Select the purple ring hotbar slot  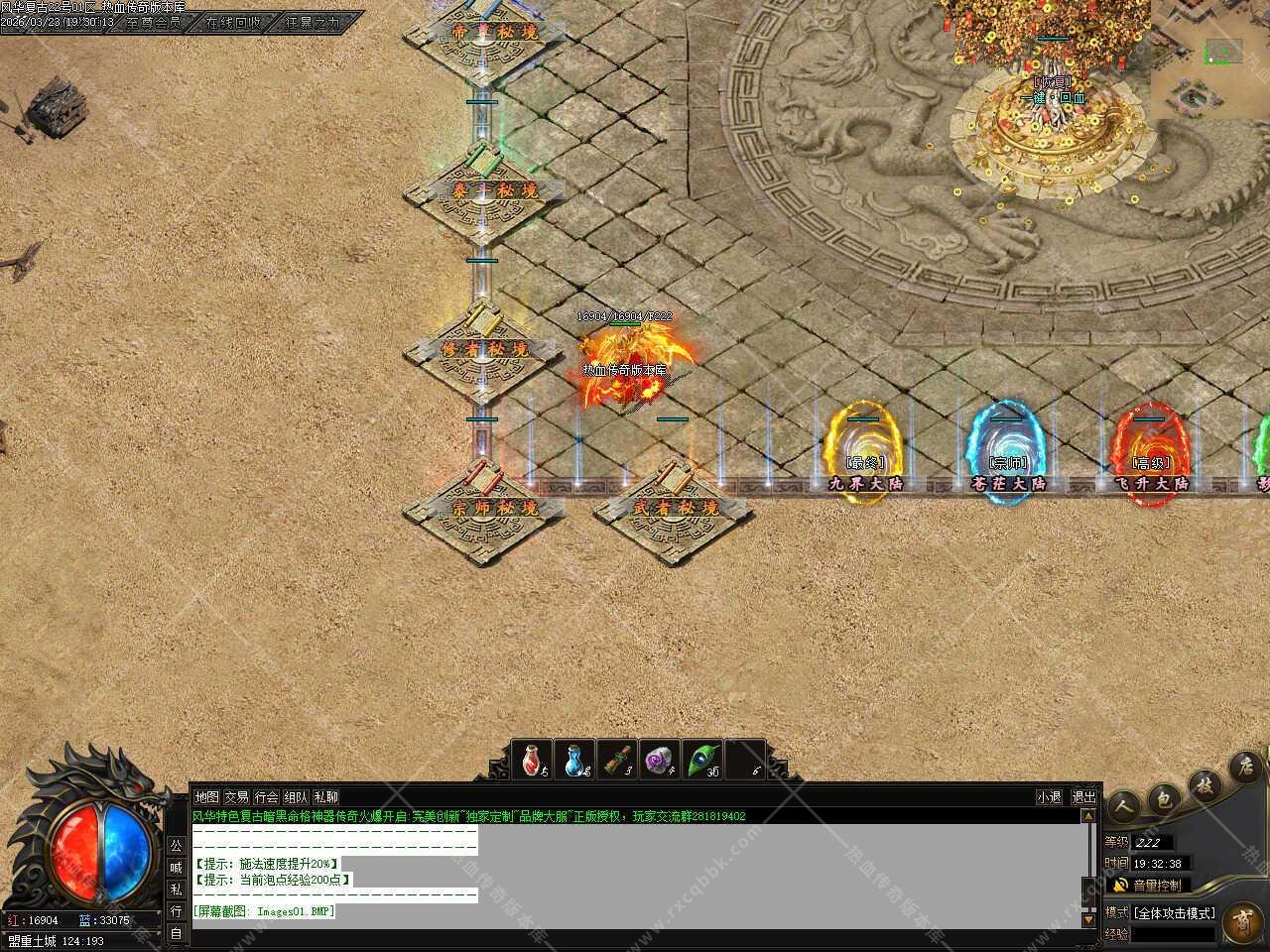point(660,760)
